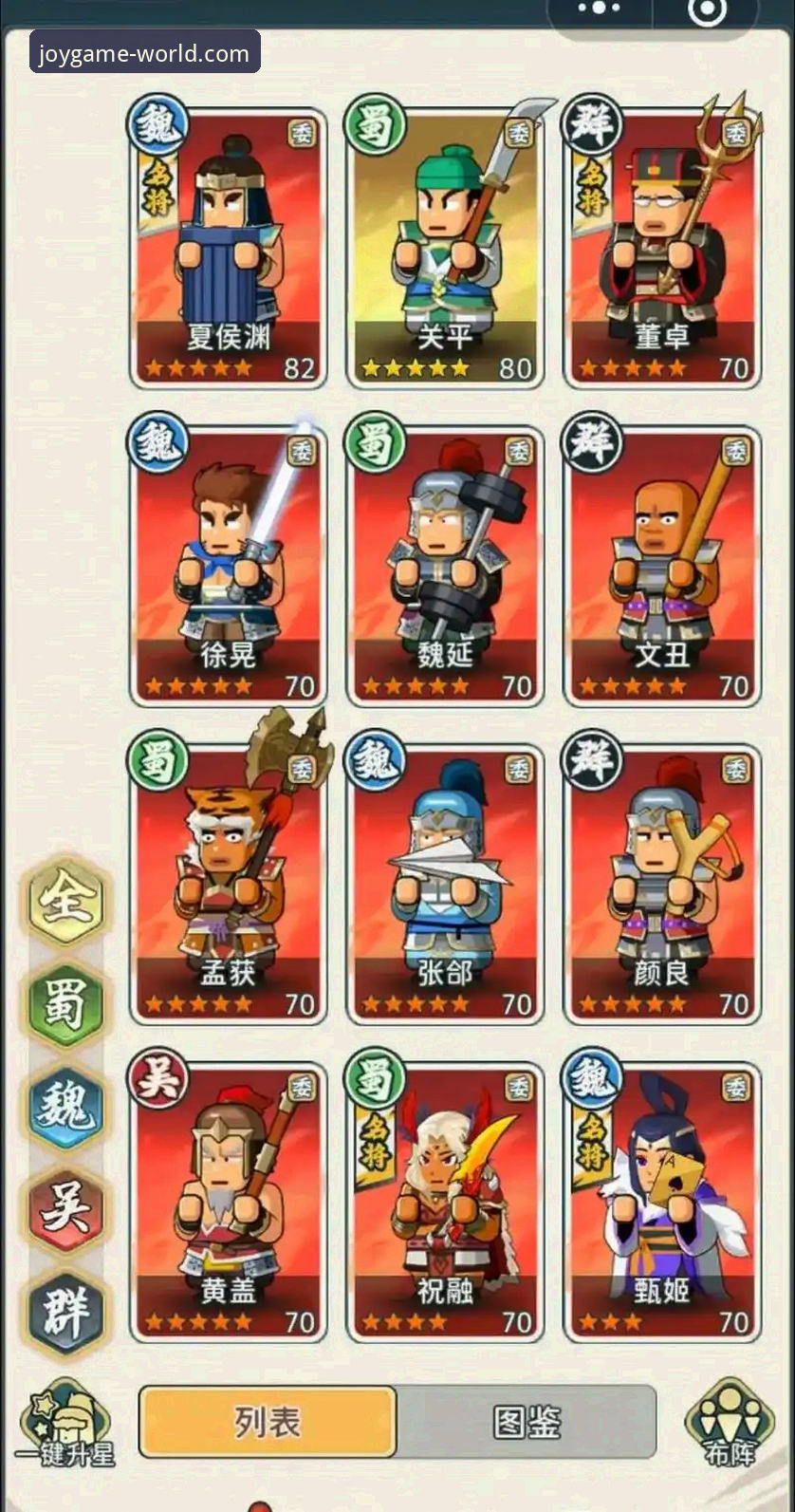The height and width of the screenshot is (1512, 795).
Task: Filter heroes by 蜀 faction
Action: coord(65,1002)
